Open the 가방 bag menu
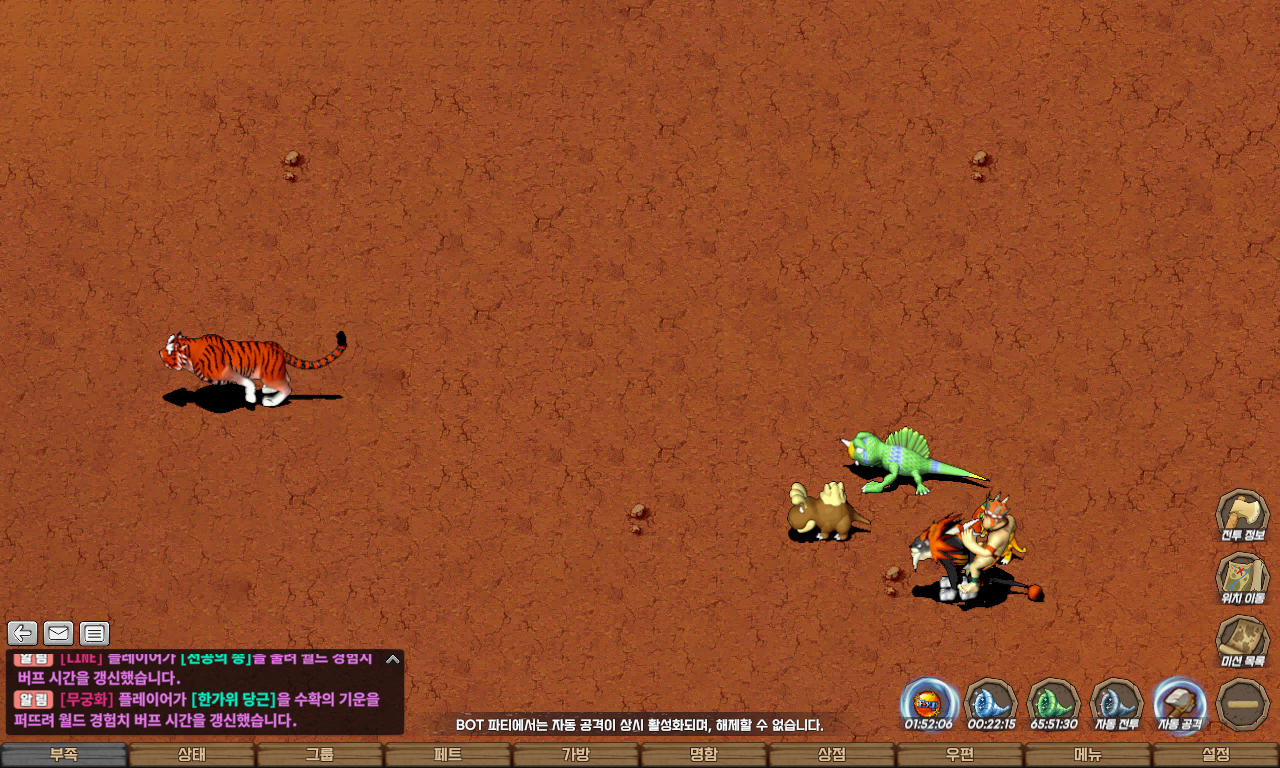Image resolution: width=1280 pixels, height=768 pixels. click(x=576, y=755)
